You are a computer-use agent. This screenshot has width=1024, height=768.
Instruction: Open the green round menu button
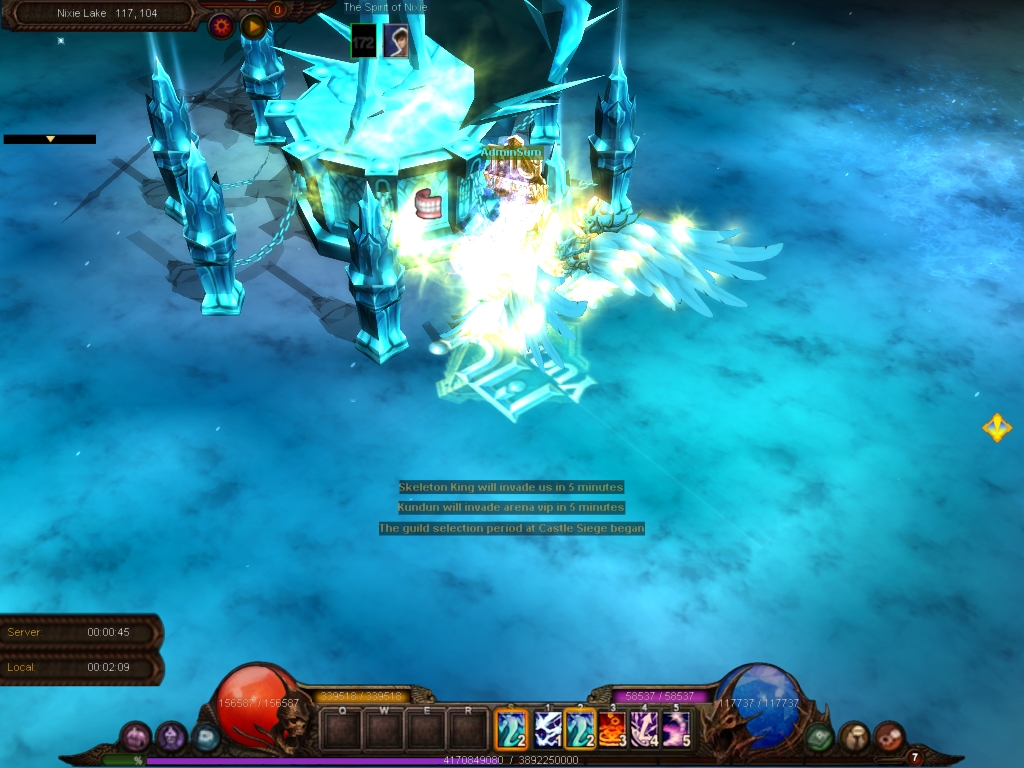(820, 738)
